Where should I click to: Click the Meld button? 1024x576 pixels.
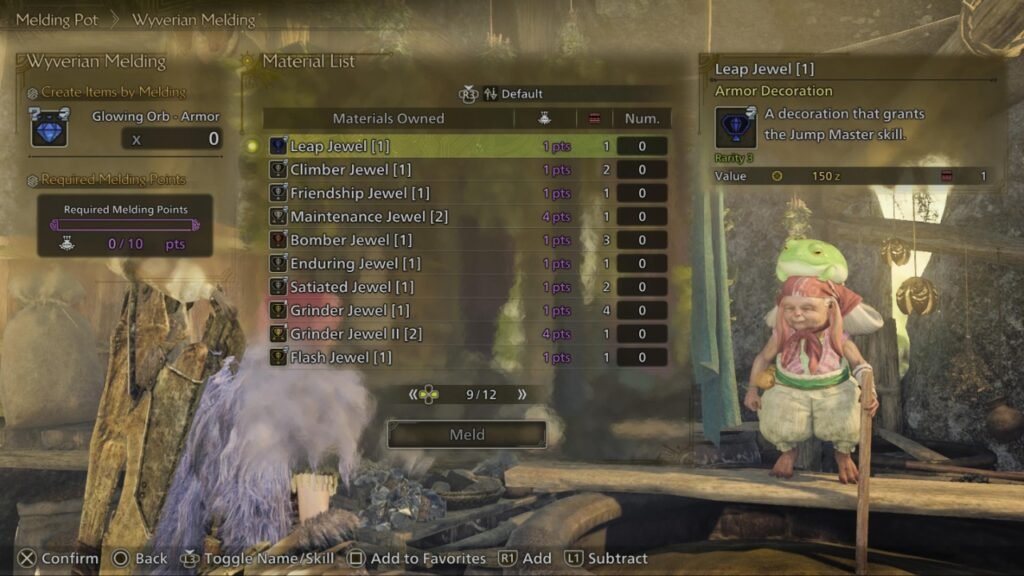coord(467,435)
